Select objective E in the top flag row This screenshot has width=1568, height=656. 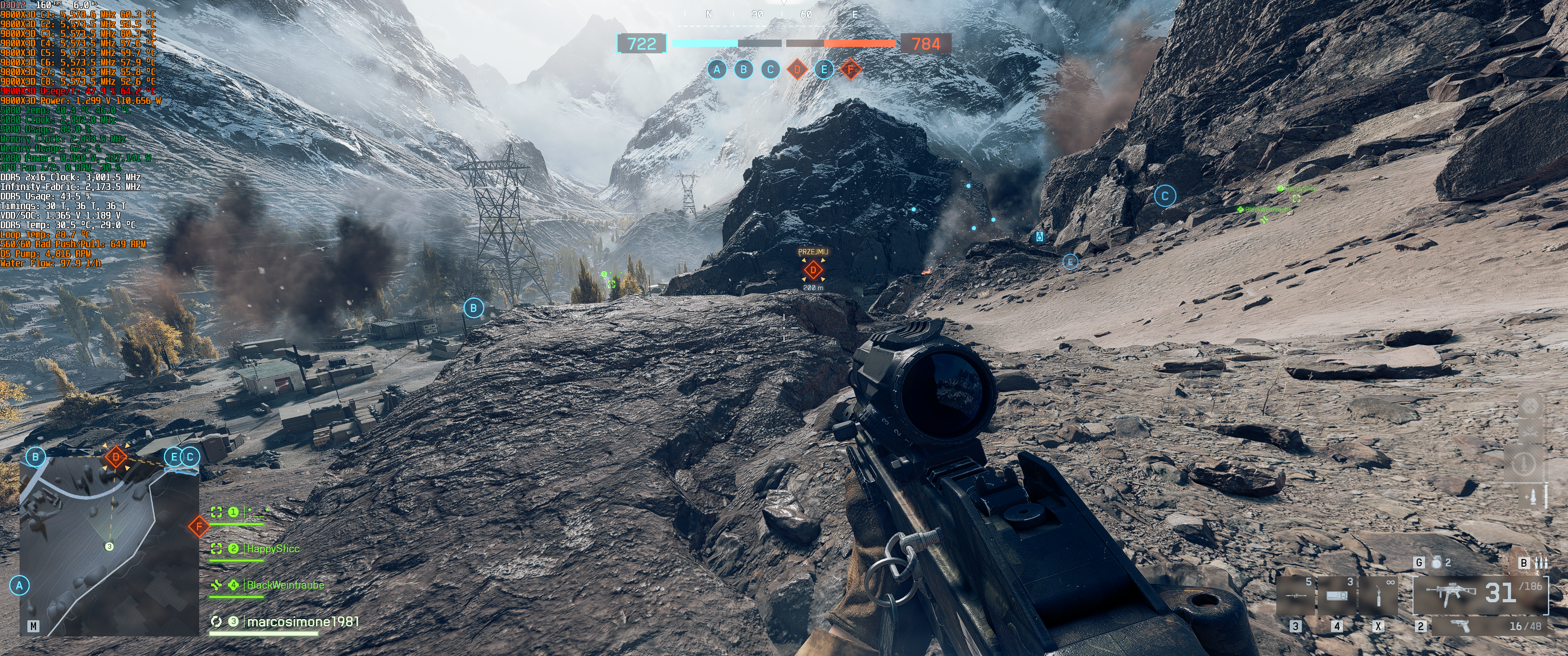tap(824, 69)
